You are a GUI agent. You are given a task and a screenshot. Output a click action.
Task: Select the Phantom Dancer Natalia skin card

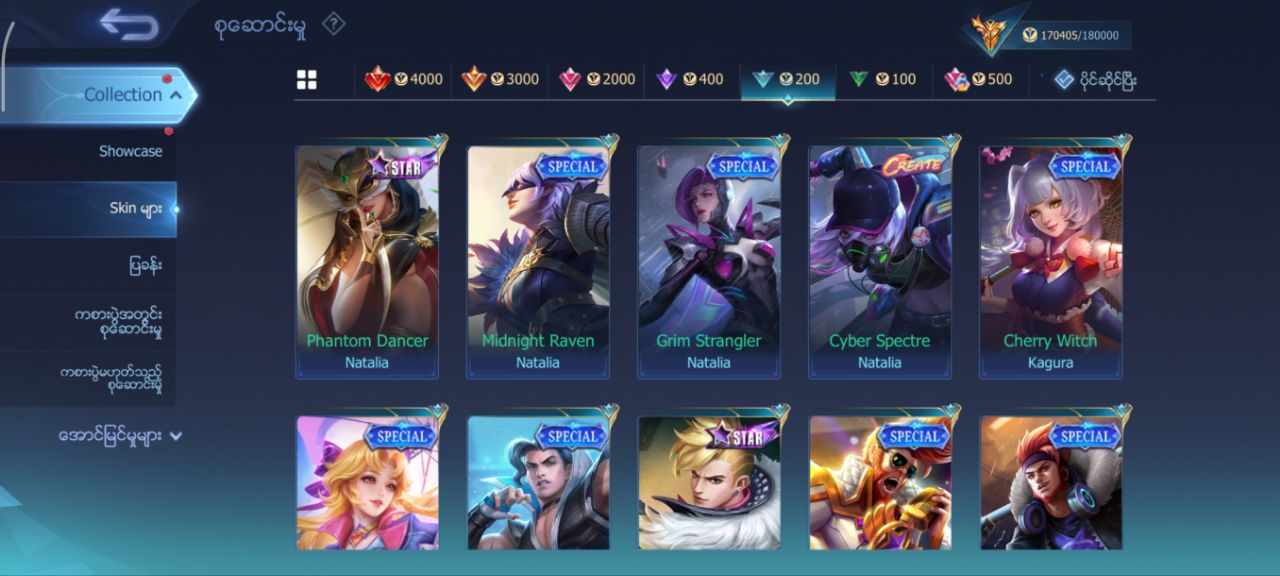(x=367, y=260)
